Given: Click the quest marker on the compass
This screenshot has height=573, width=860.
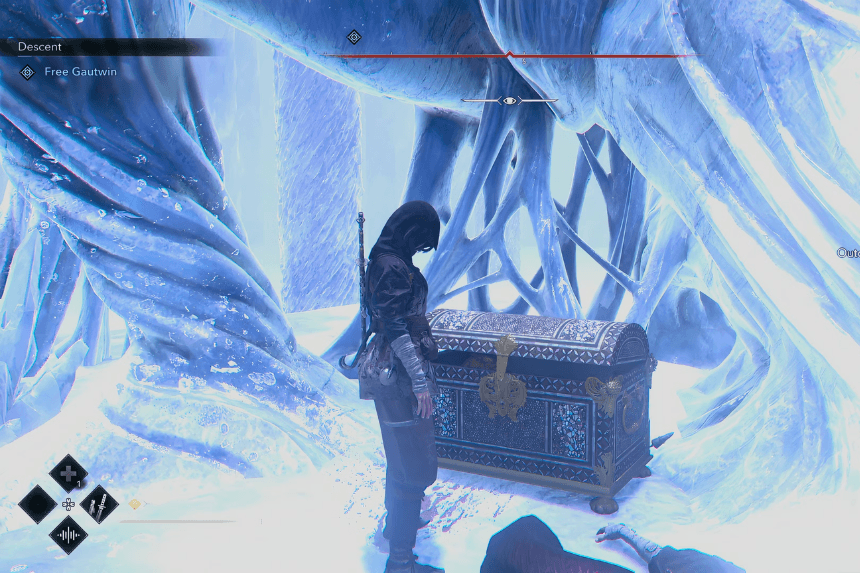Looking at the screenshot, I should click(353, 37).
